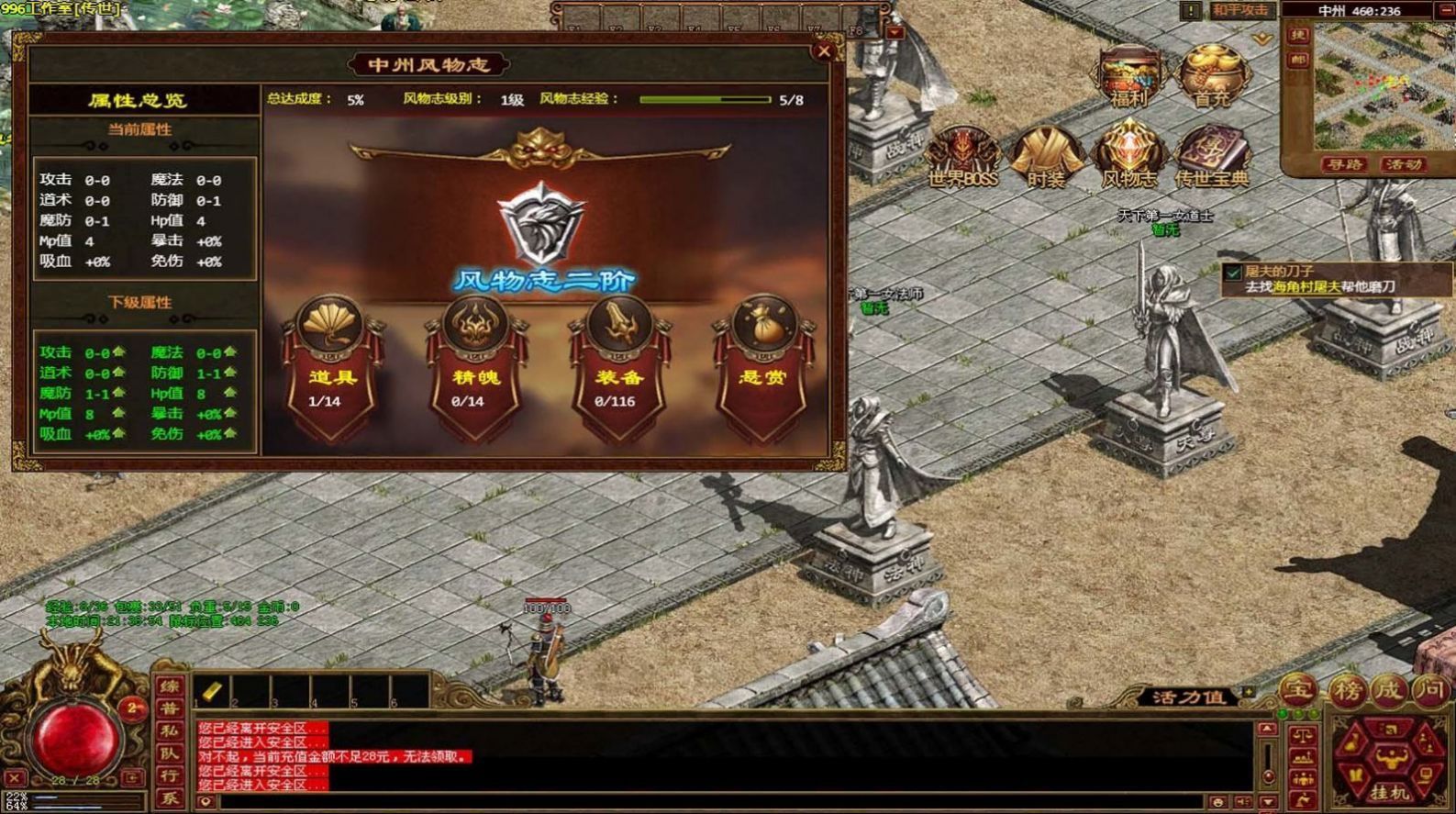The width and height of the screenshot is (1456, 814).
Task: Select the 精魄 category banner
Action: tap(475, 367)
